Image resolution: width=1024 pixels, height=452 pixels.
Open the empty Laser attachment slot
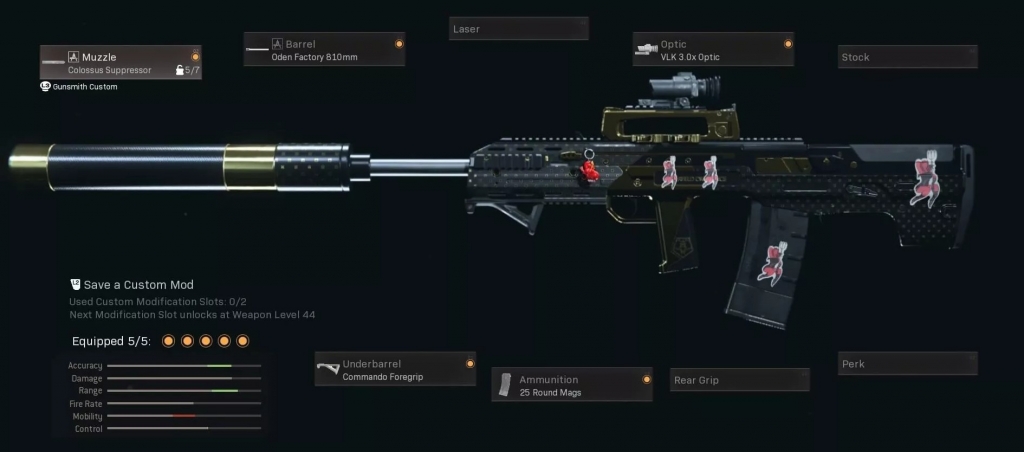coord(518,29)
